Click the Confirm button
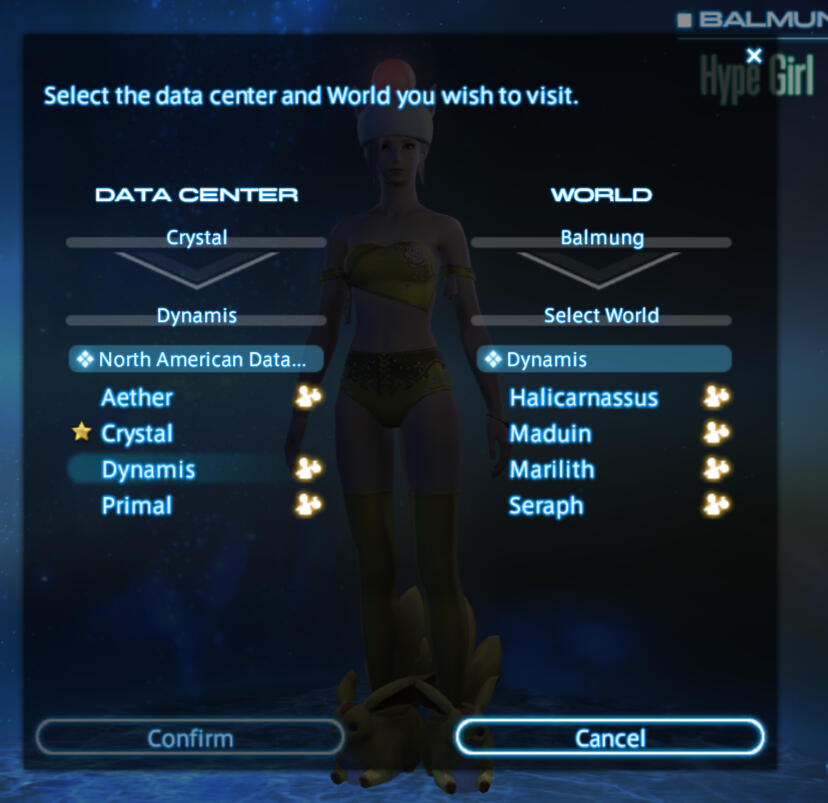Screen dimensions: 828x803 point(190,738)
